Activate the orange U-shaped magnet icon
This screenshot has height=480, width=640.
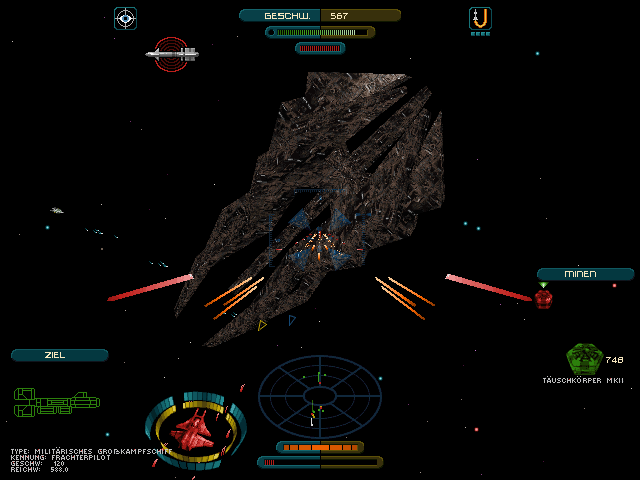[x=480, y=18]
